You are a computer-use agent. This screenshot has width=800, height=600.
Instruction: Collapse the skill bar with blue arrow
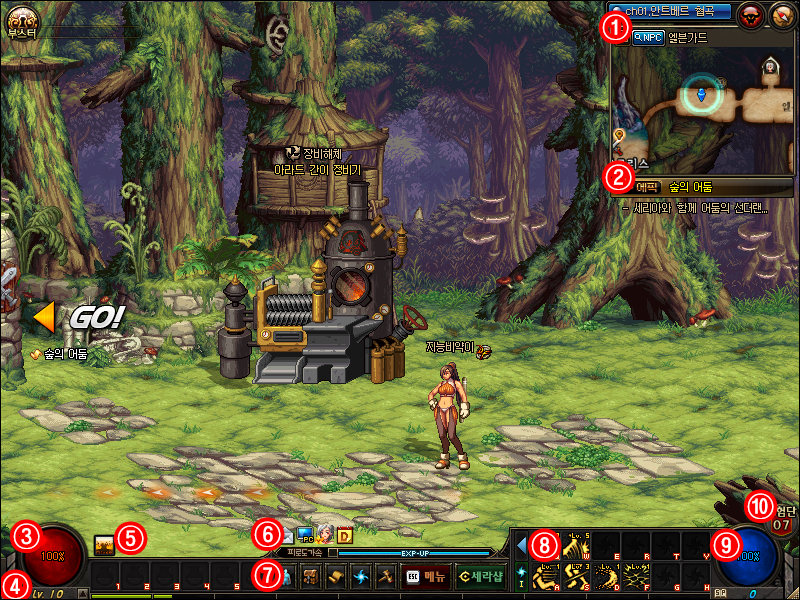click(x=521, y=543)
